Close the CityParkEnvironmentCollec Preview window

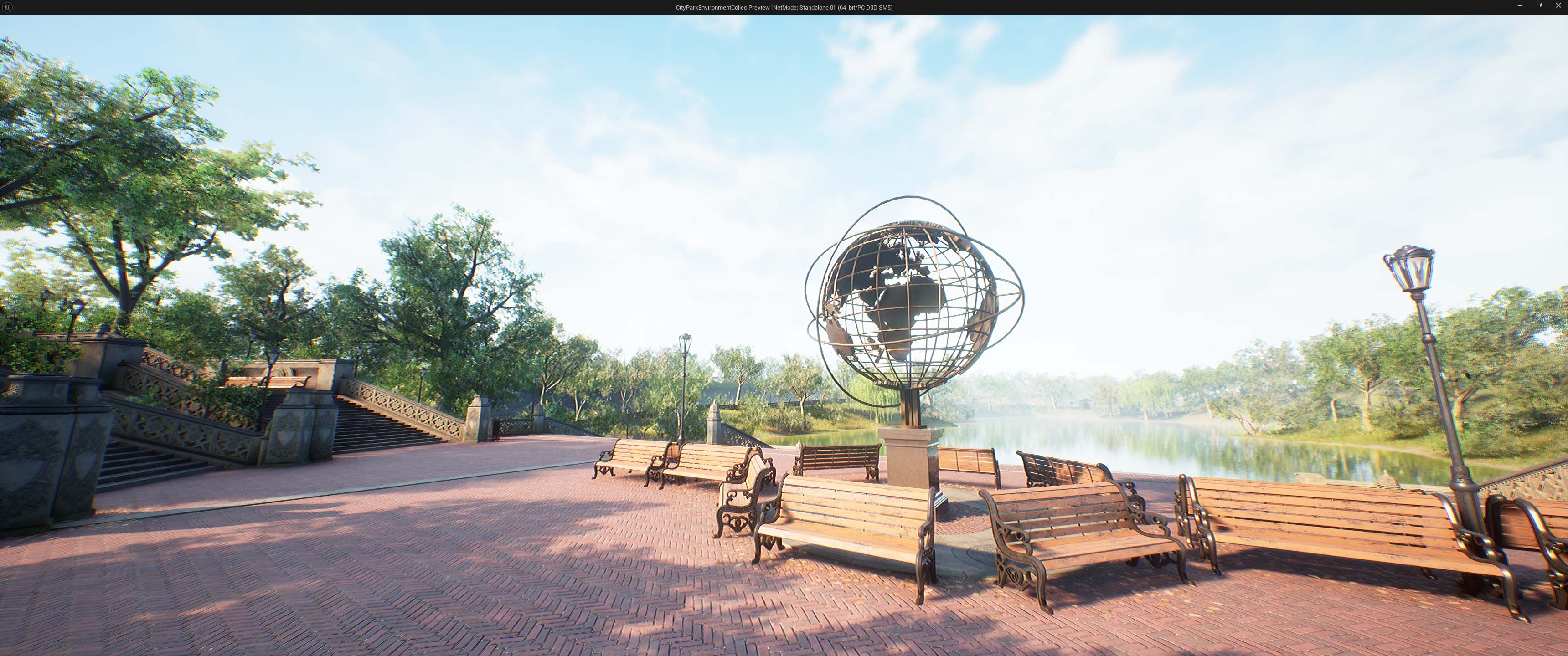pos(1559,5)
